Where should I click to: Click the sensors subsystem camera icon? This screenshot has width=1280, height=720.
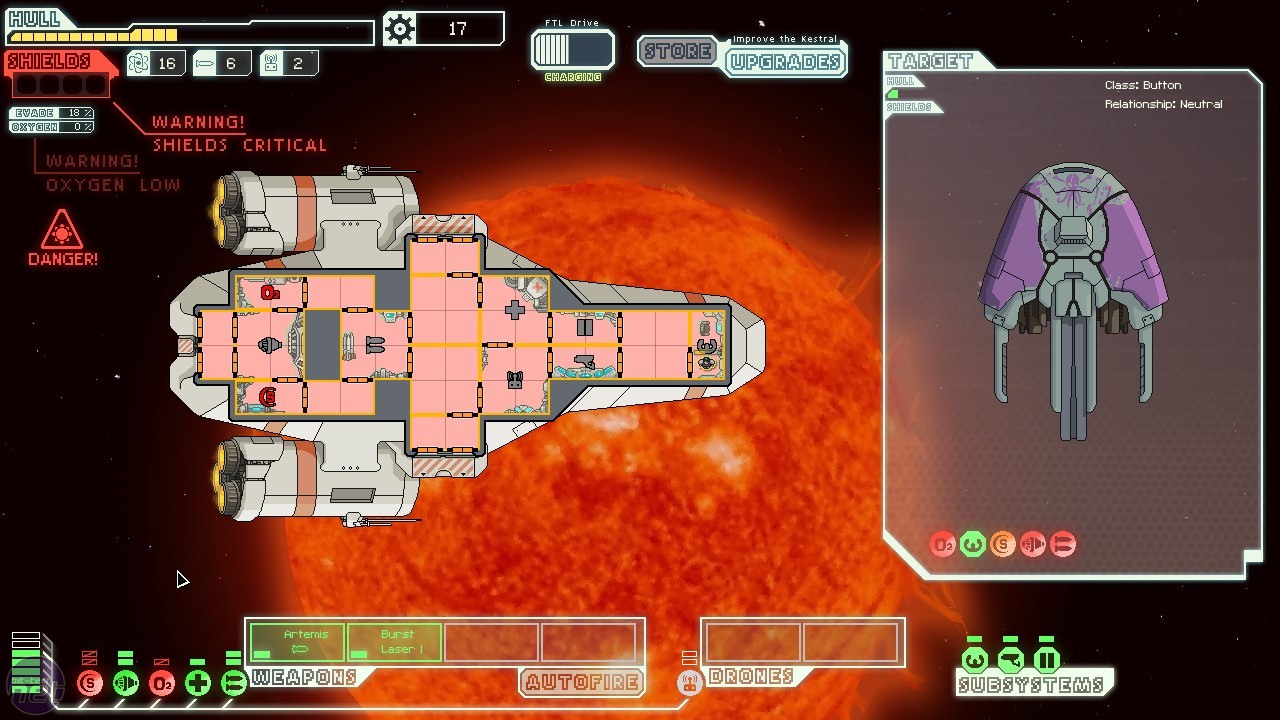(1011, 660)
